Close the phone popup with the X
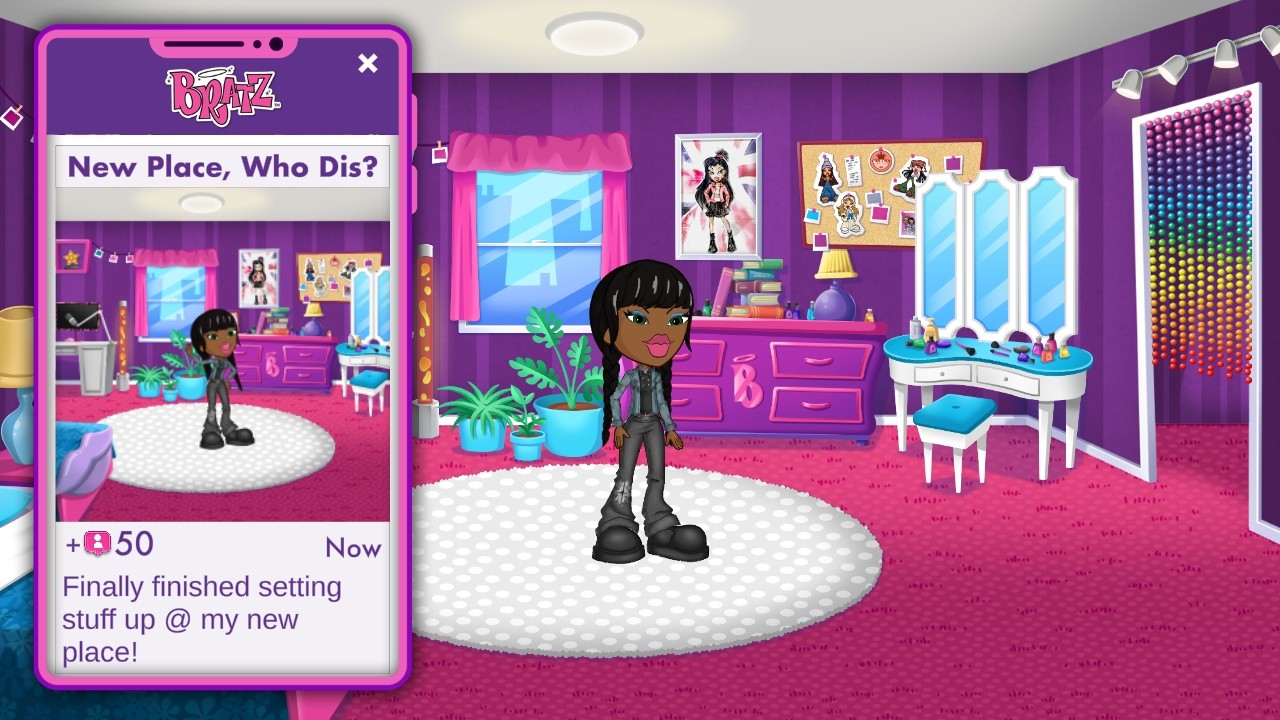The height and width of the screenshot is (720, 1280). coord(368,64)
